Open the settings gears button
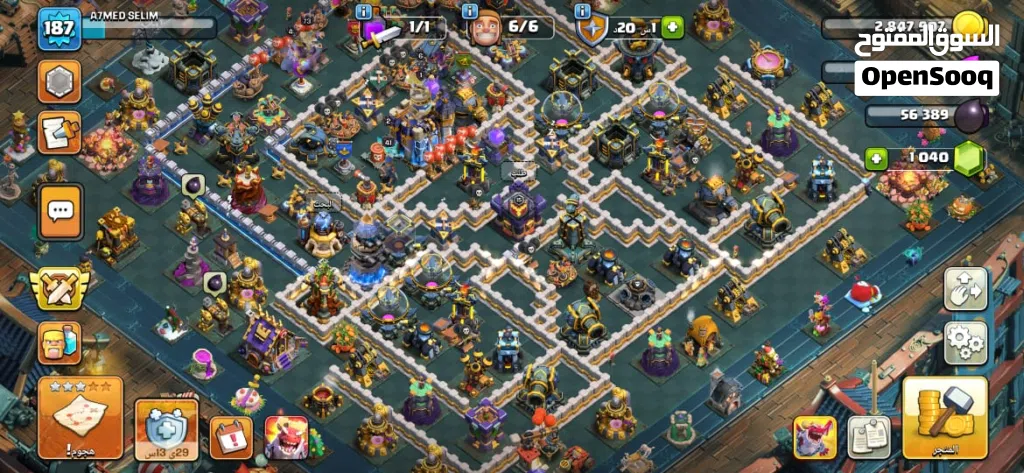 (965, 343)
